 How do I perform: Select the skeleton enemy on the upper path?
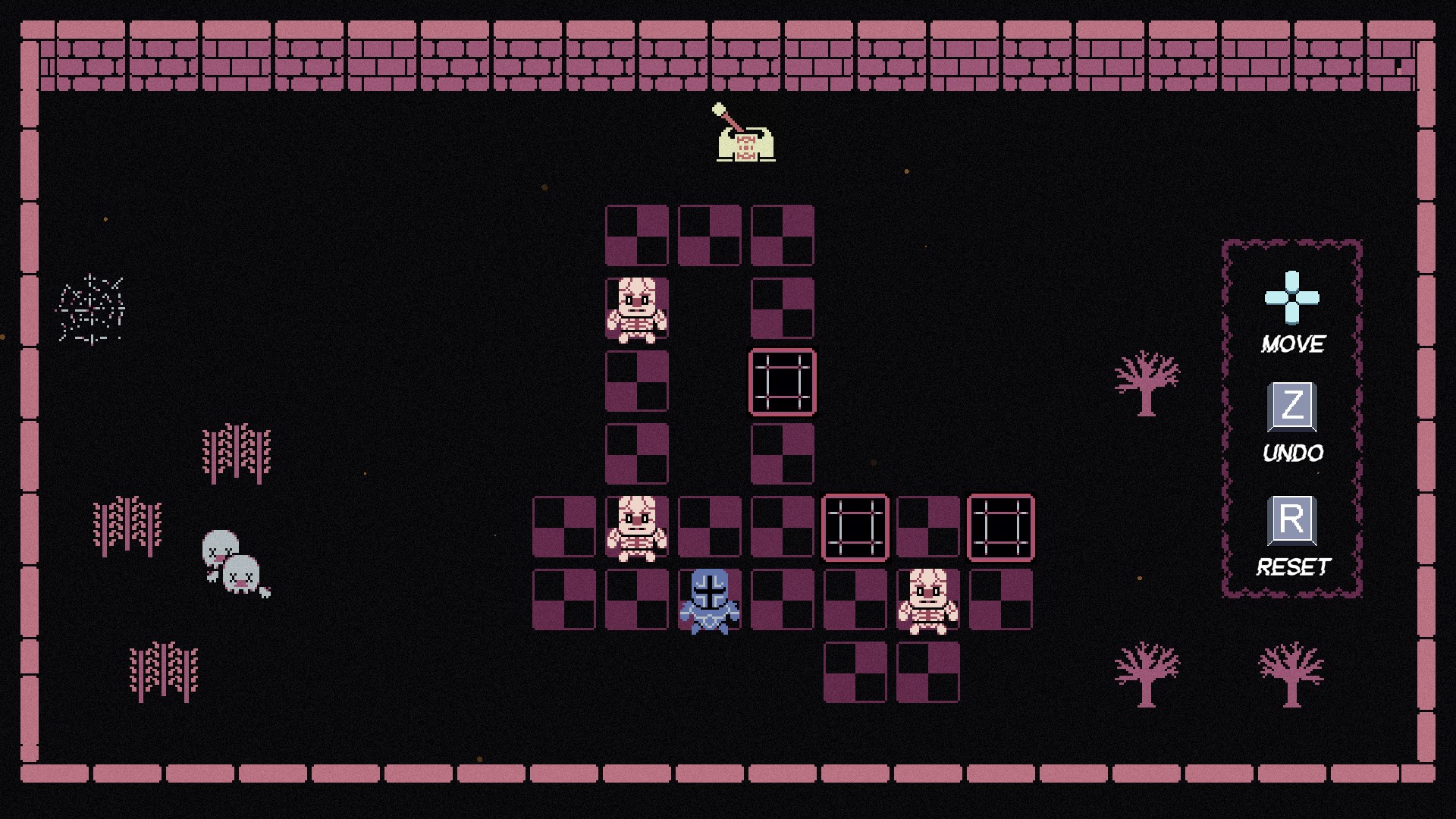point(635,310)
